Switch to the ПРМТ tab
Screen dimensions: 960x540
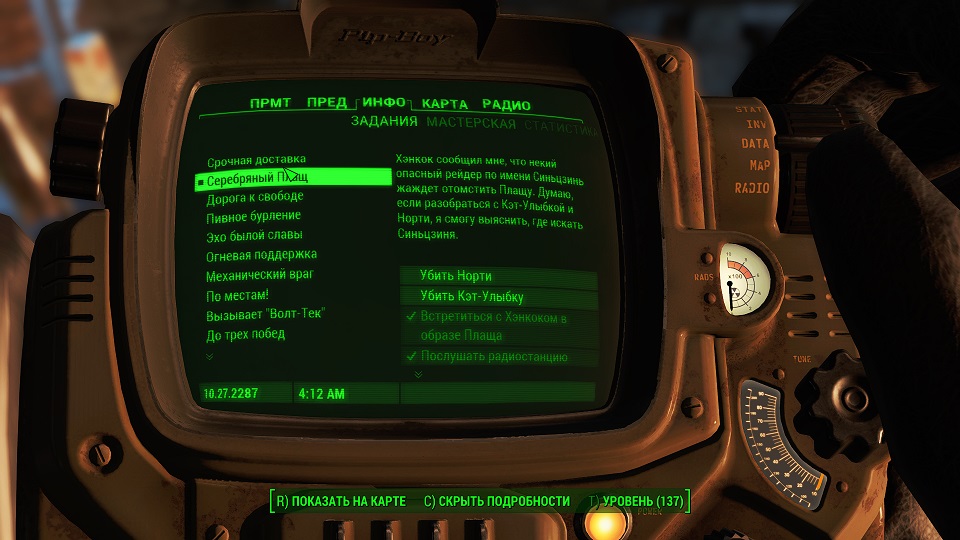pos(270,104)
